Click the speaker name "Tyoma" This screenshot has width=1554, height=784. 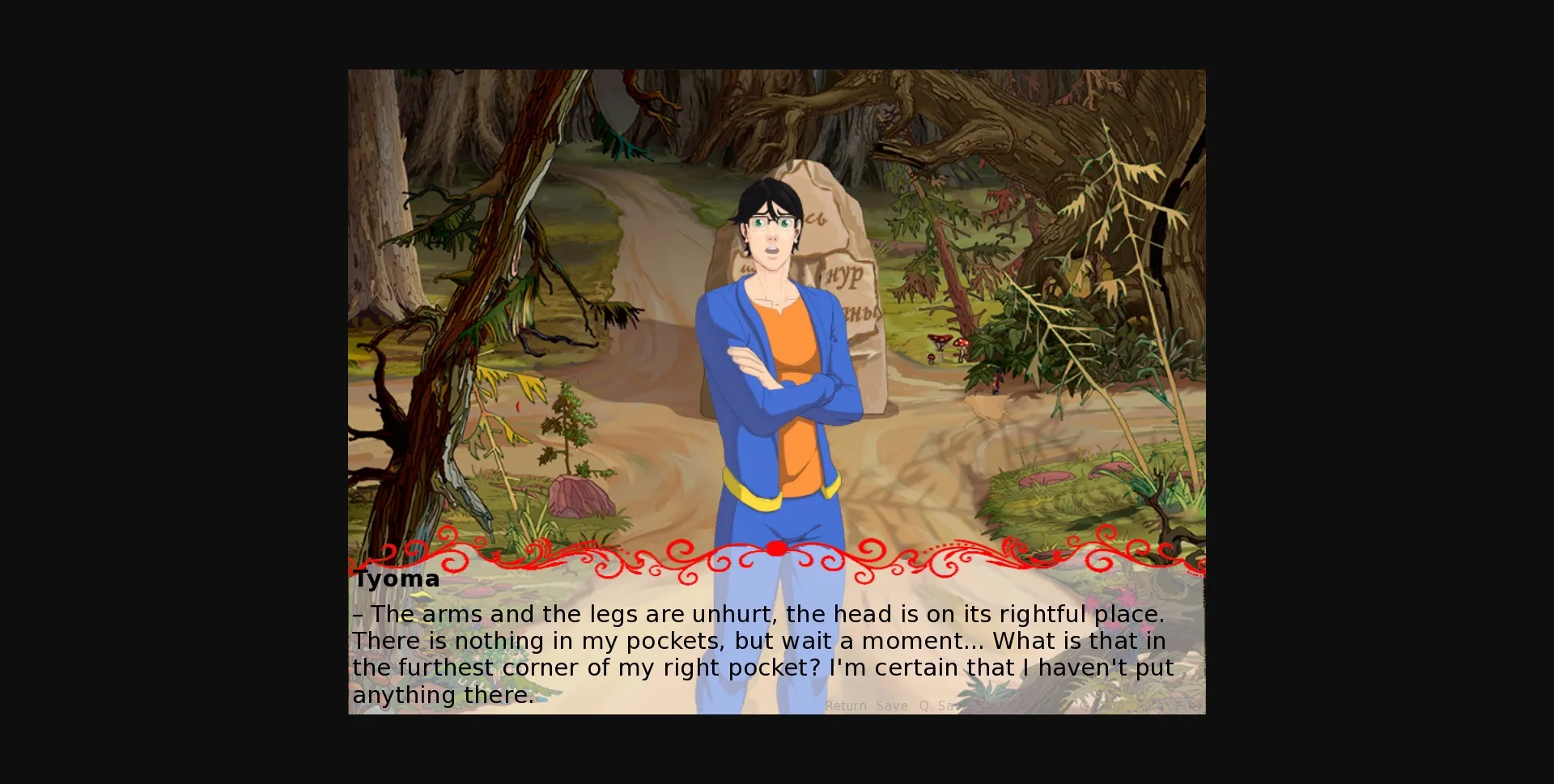tap(396, 578)
